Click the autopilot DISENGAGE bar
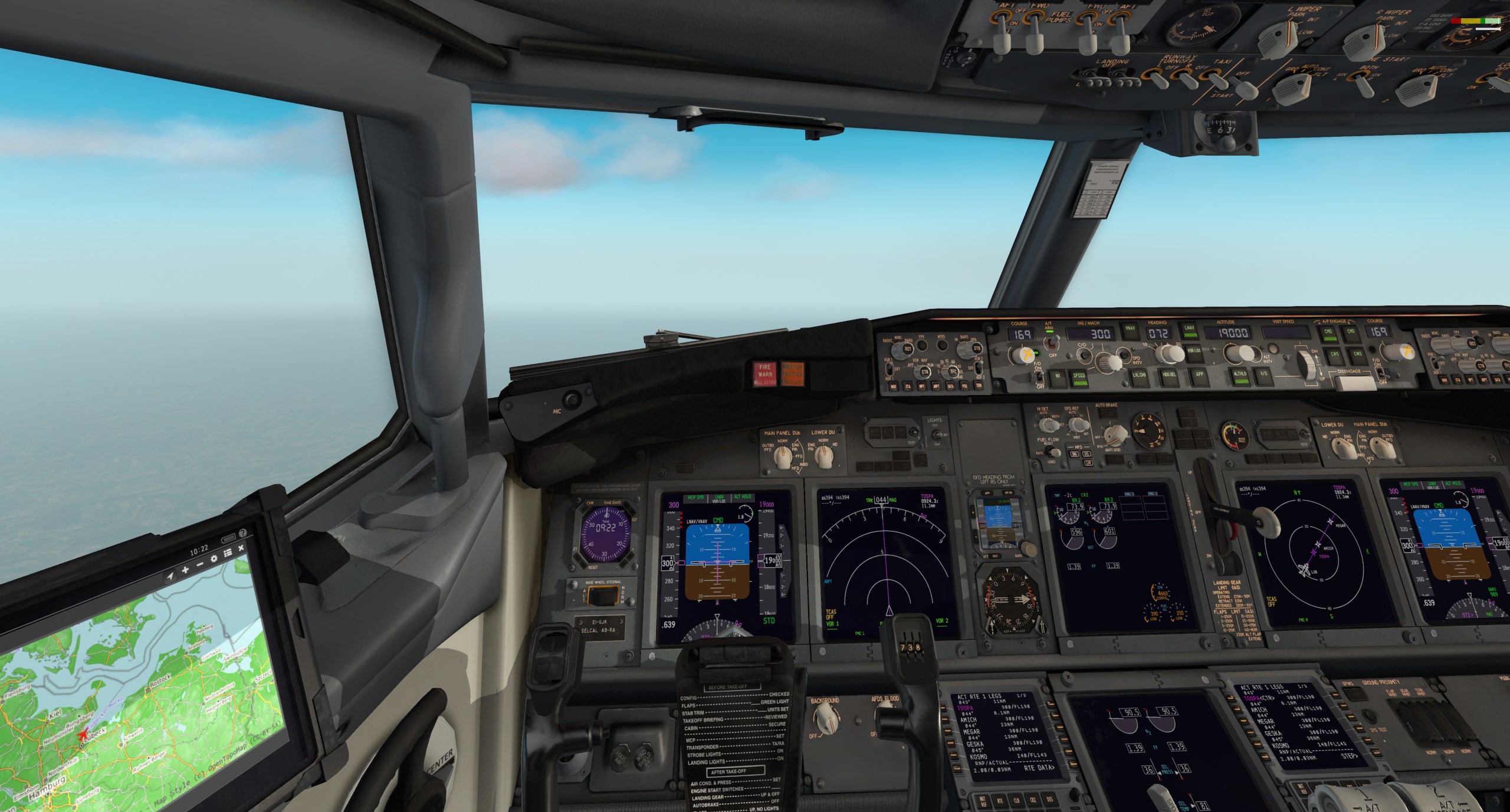Screen dimensions: 1510x812 (1354, 383)
